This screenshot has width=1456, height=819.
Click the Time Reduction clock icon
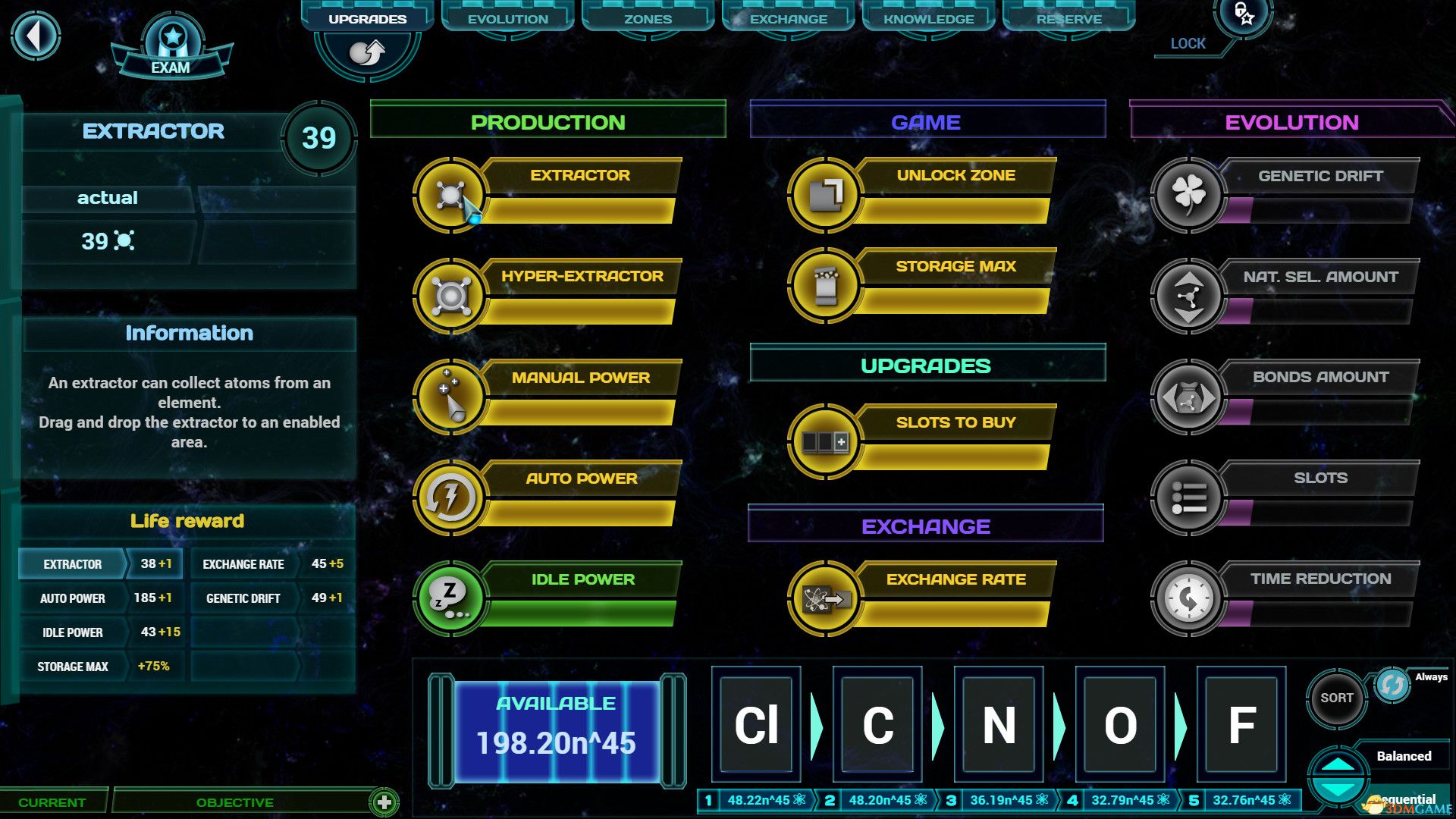1188,598
